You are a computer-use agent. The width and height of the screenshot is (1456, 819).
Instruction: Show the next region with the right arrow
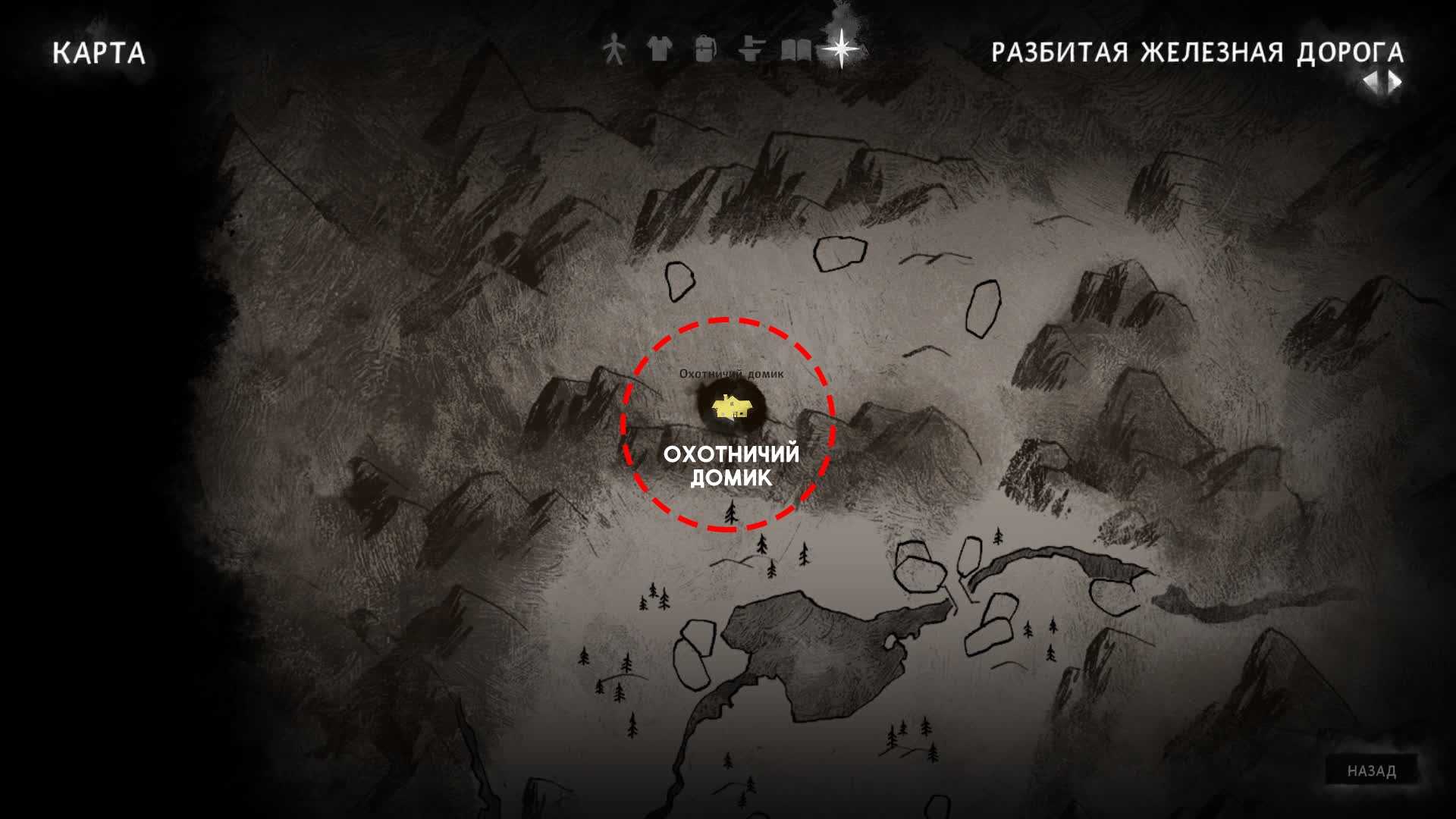[x=1395, y=82]
